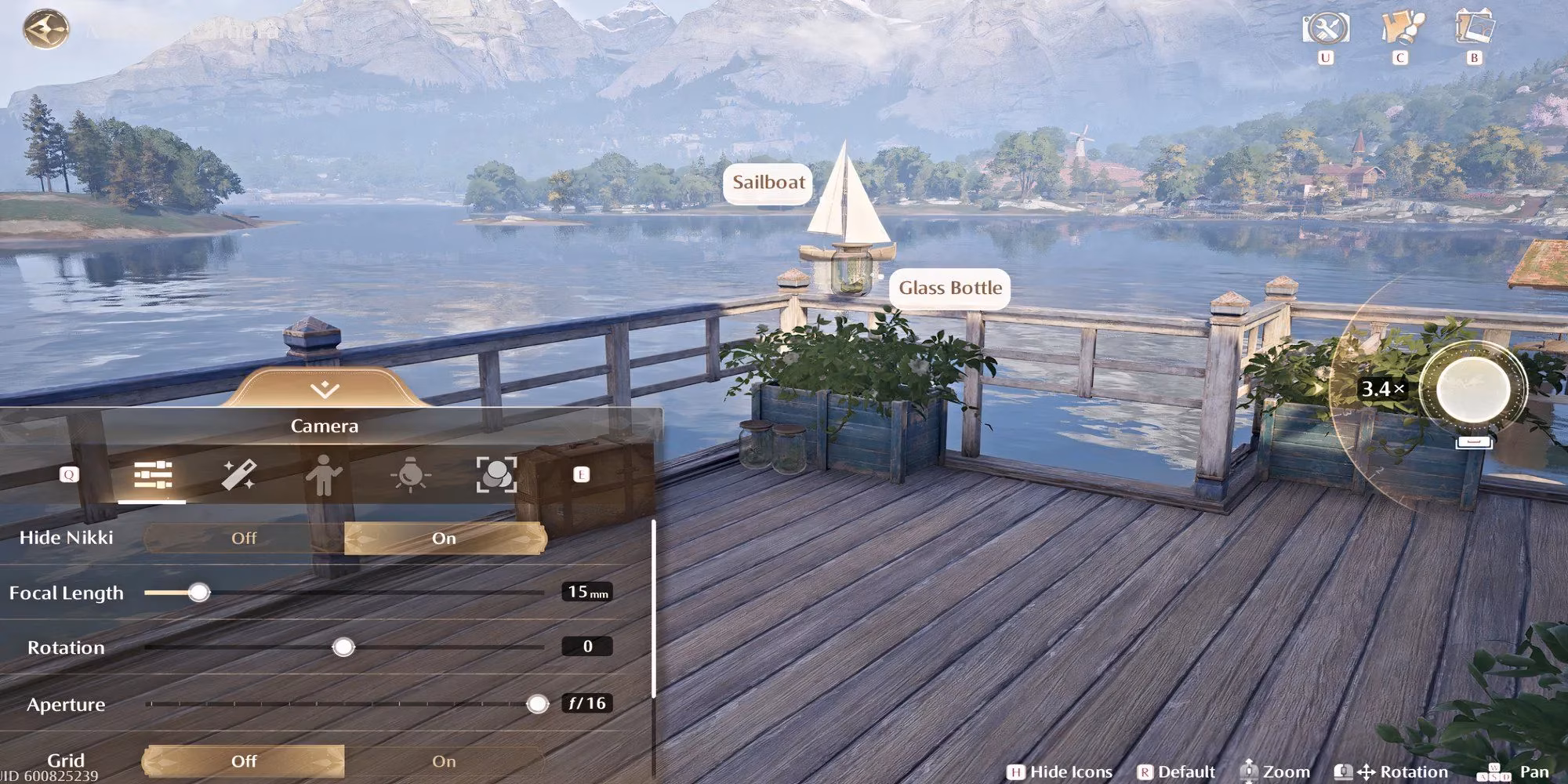Image resolution: width=1568 pixels, height=784 pixels.
Task: Select the Glass Bottle label
Action: (949, 289)
